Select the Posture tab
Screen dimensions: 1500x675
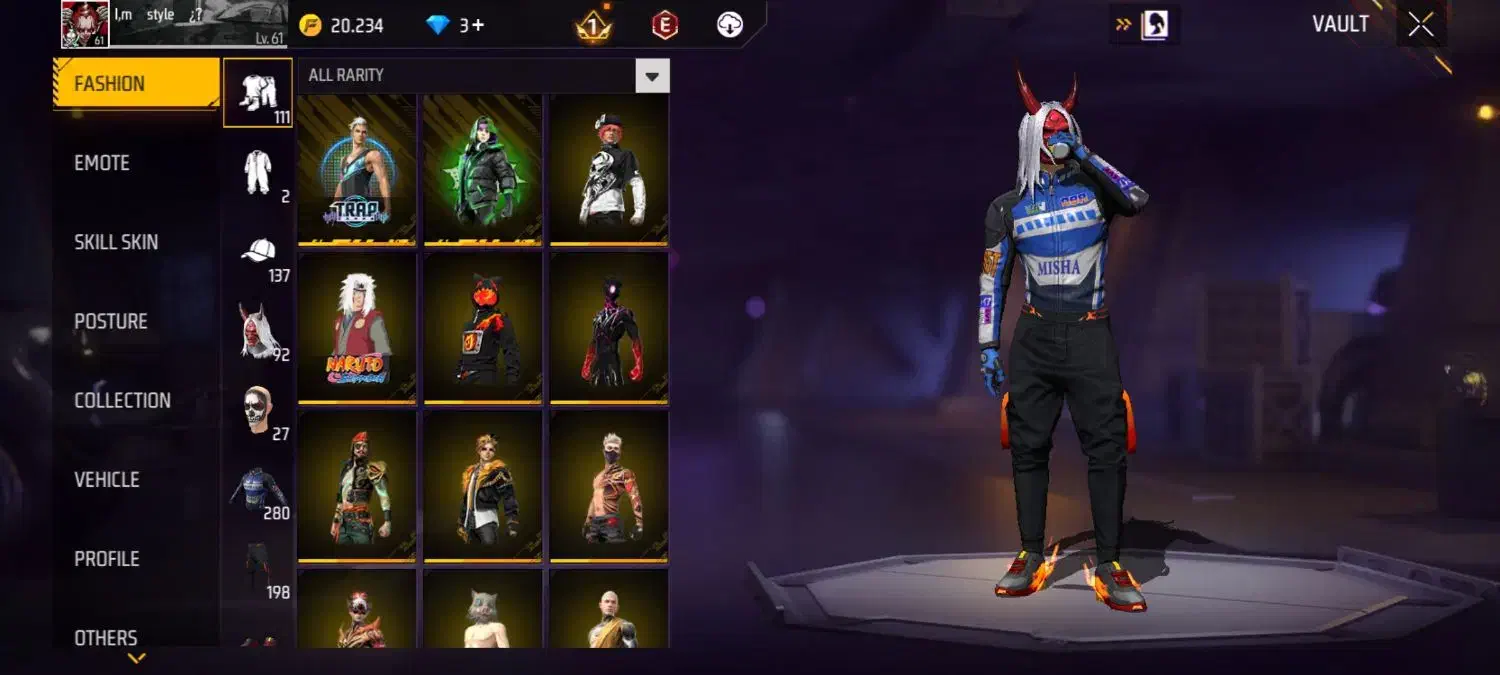coord(111,321)
